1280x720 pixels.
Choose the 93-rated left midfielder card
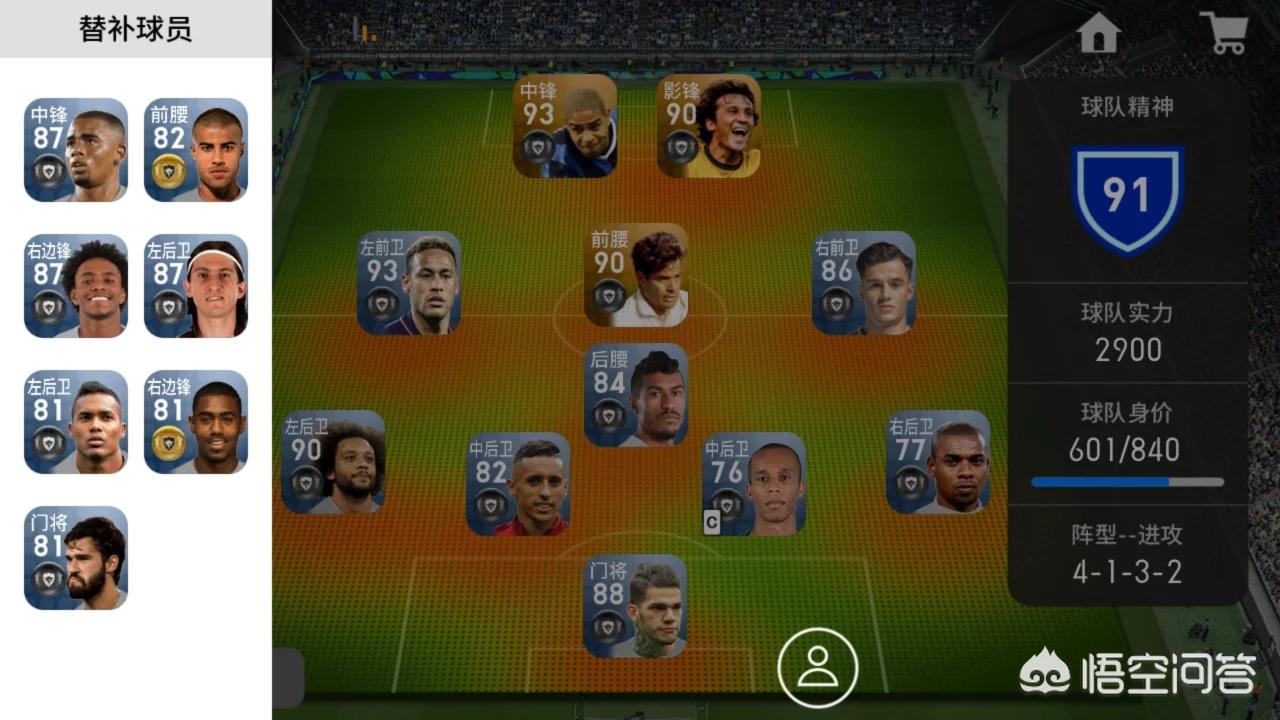point(409,283)
